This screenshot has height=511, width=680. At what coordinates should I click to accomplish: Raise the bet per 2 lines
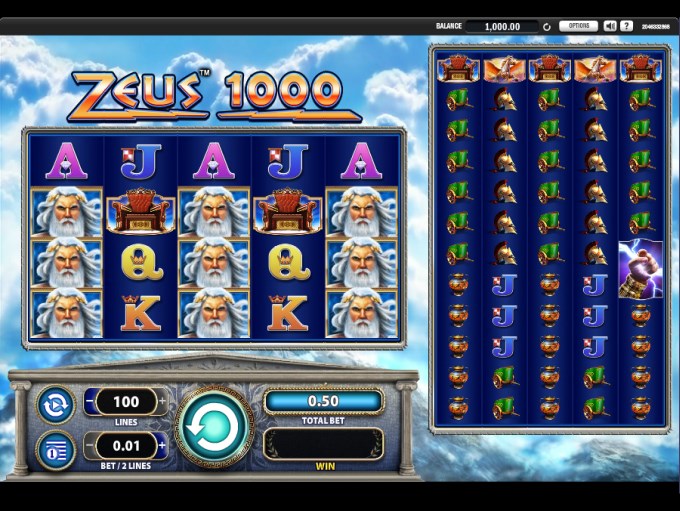pyautogui.click(x=162, y=443)
